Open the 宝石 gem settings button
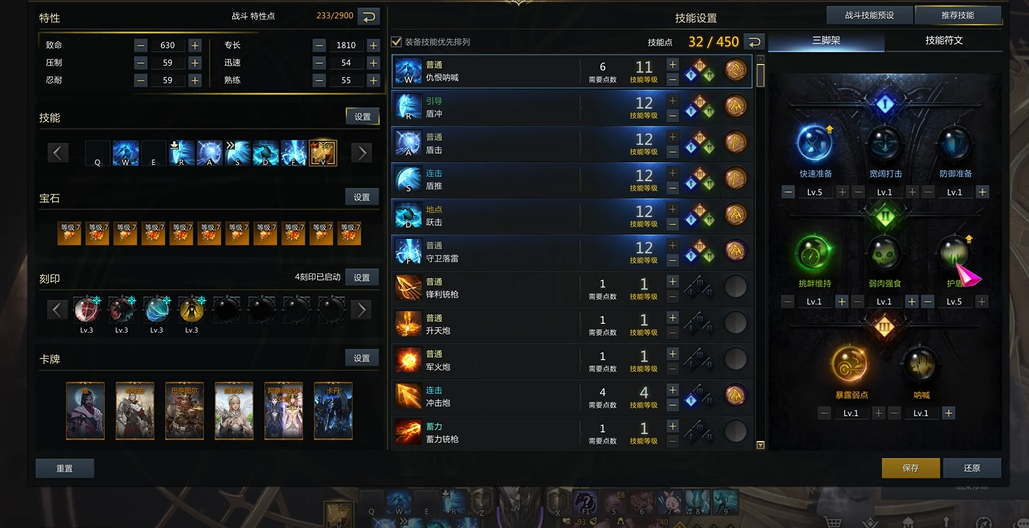Image resolution: width=1029 pixels, height=528 pixels. (362, 198)
